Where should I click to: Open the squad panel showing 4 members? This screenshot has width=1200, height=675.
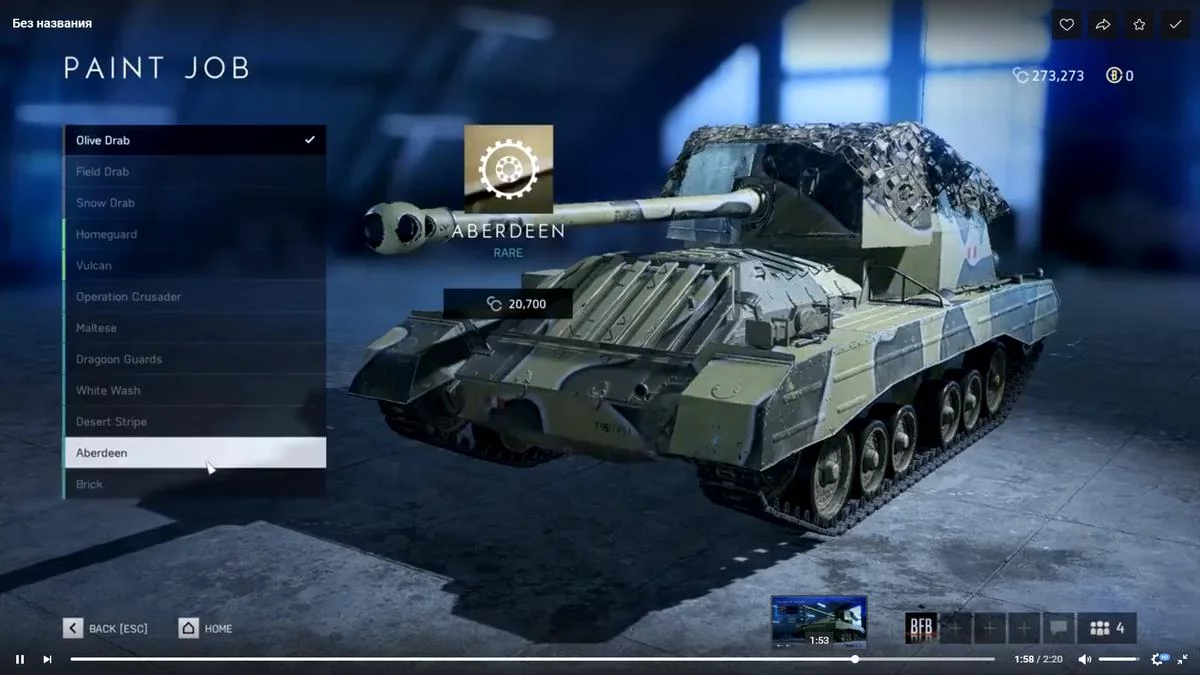[1107, 628]
